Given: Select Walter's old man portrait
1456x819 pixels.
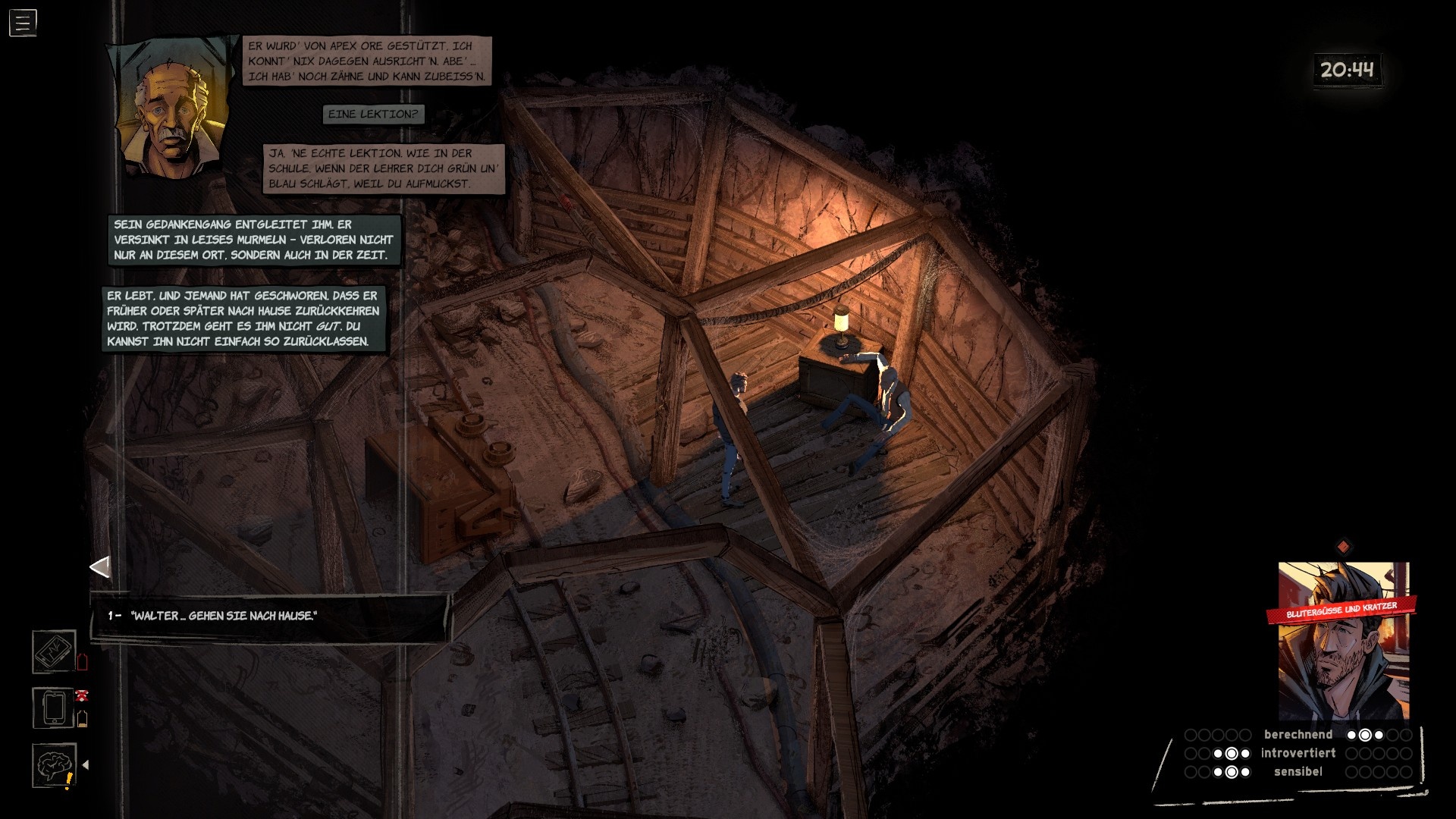Looking at the screenshot, I should click(171, 110).
